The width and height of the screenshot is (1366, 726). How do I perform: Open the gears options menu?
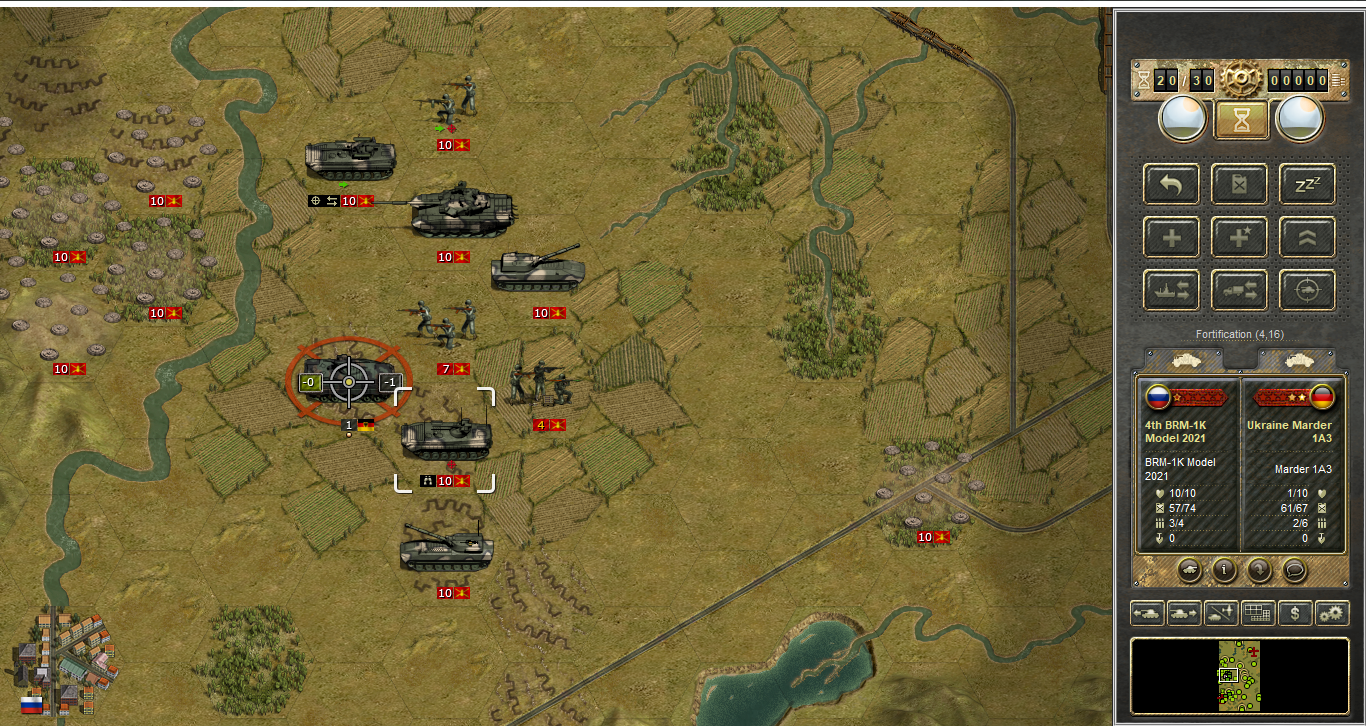[1332, 613]
